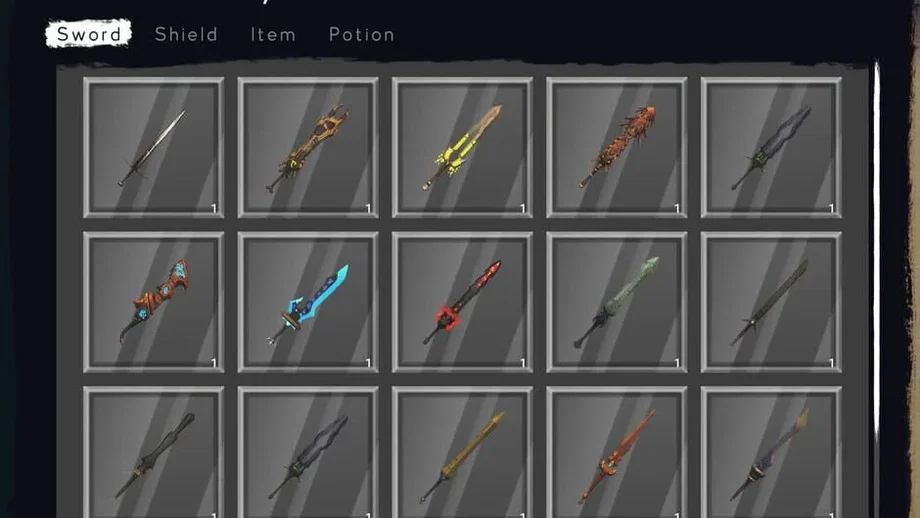
Task: Select the Sword tab
Action: coord(89,35)
